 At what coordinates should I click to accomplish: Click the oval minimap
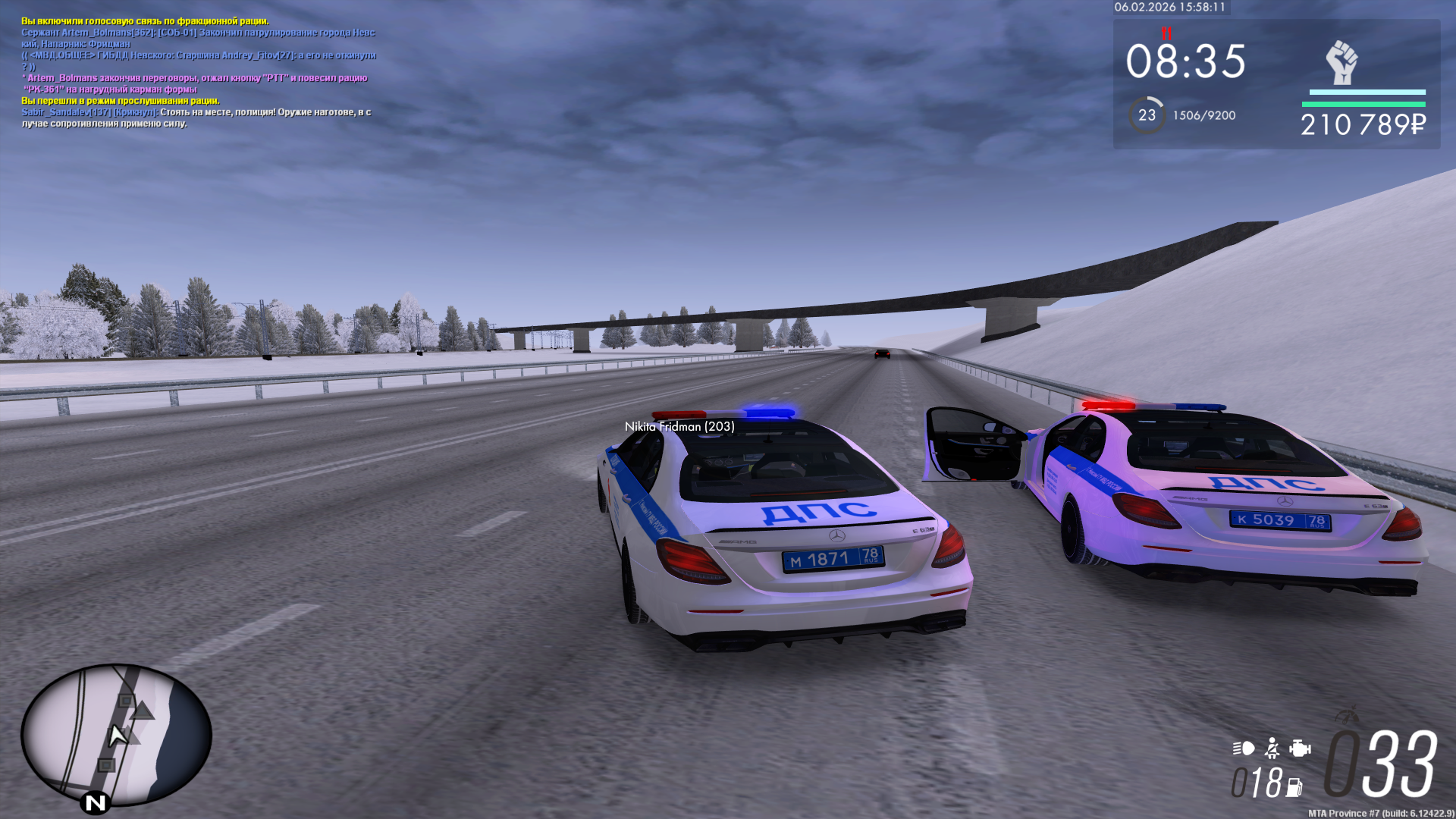[x=116, y=733]
